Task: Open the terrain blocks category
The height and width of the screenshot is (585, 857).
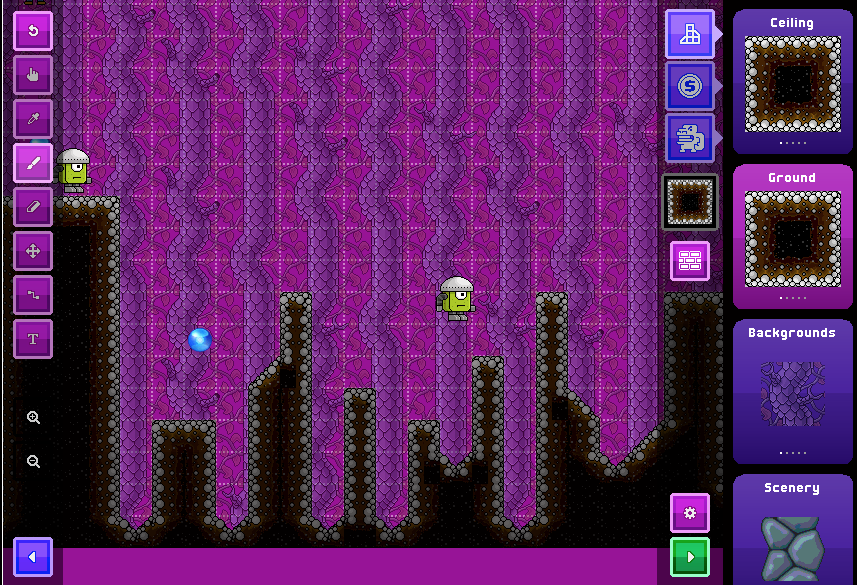Action: coord(690,35)
